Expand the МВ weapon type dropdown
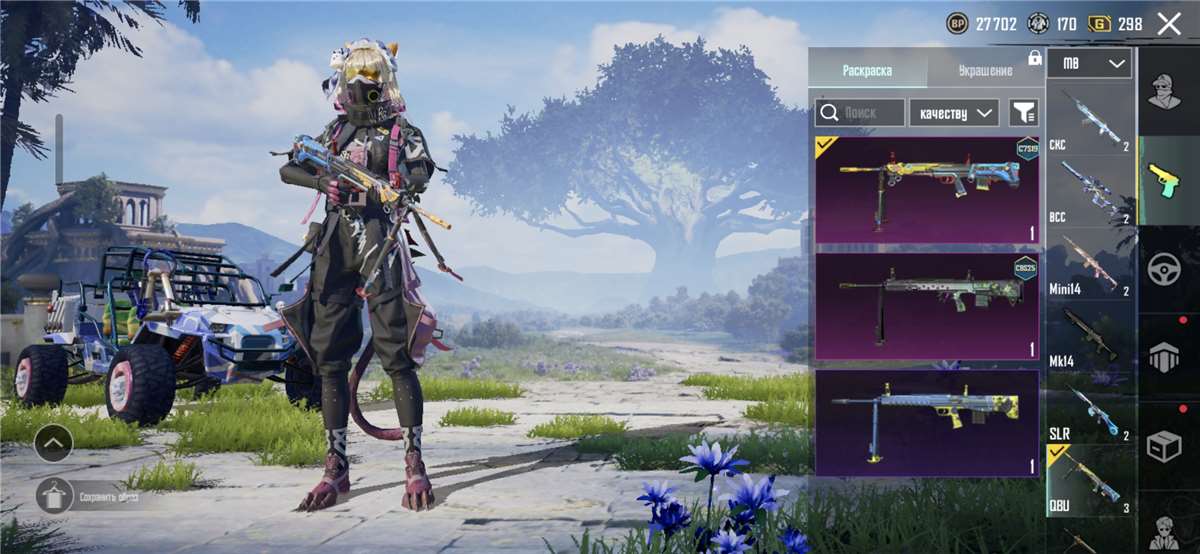This screenshot has height=554, width=1200. [x=1089, y=63]
